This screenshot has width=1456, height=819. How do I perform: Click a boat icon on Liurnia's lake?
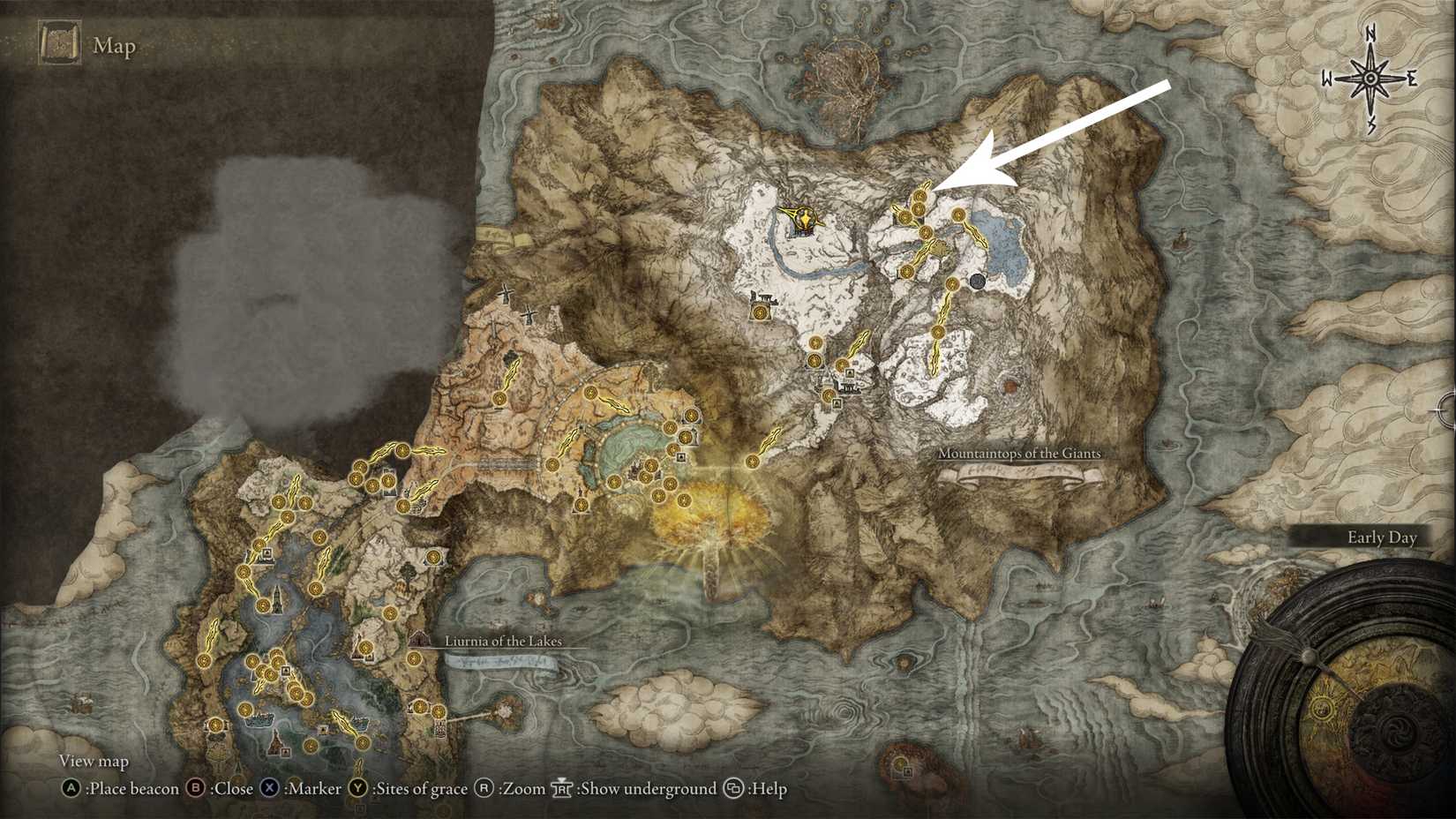click(x=260, y=719)
